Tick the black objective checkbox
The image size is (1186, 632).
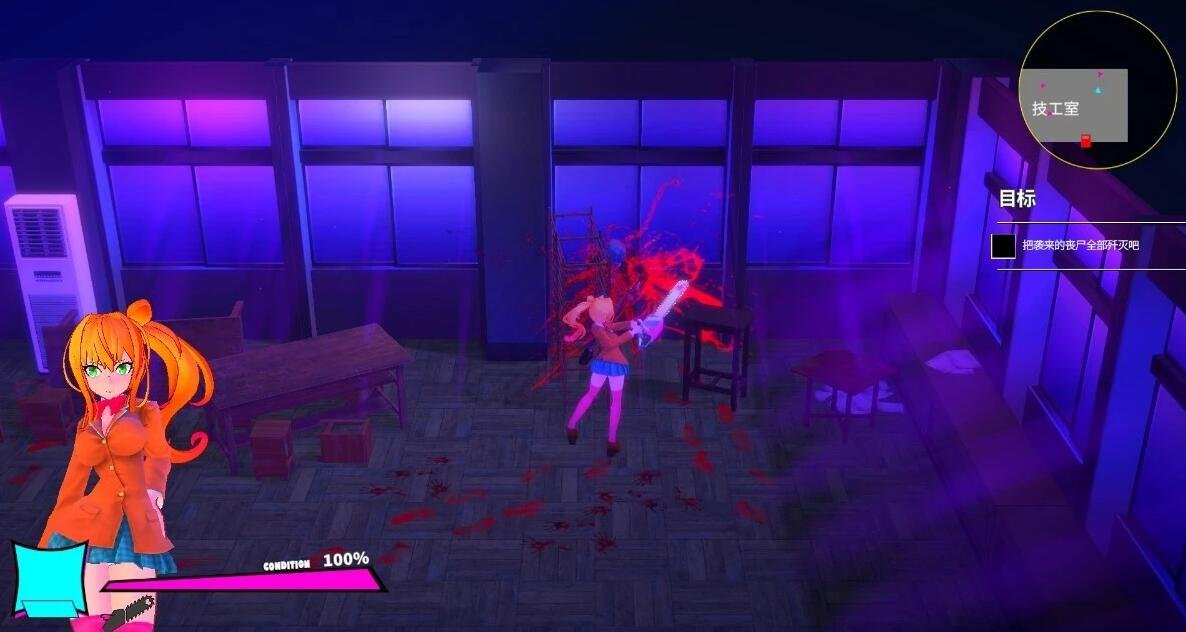point(1003,246)
